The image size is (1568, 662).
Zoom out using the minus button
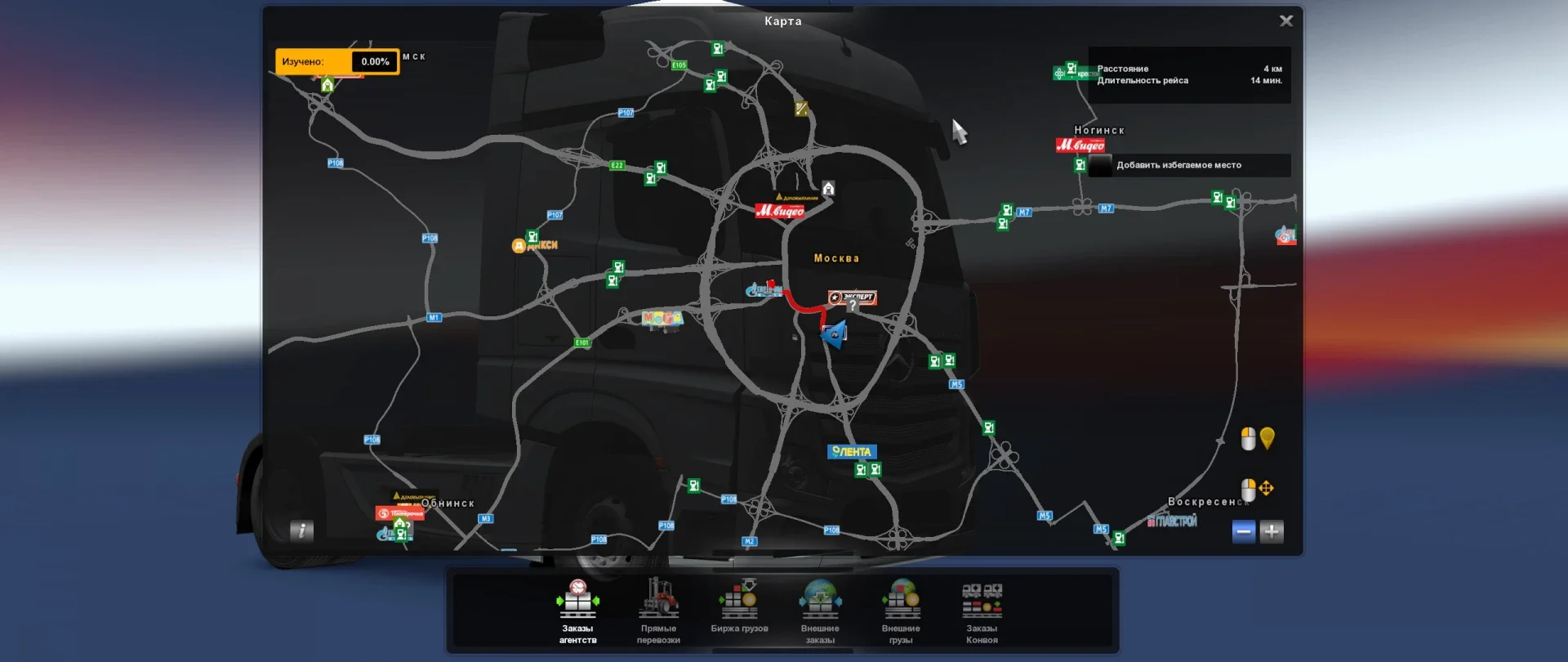point(1242,531)
